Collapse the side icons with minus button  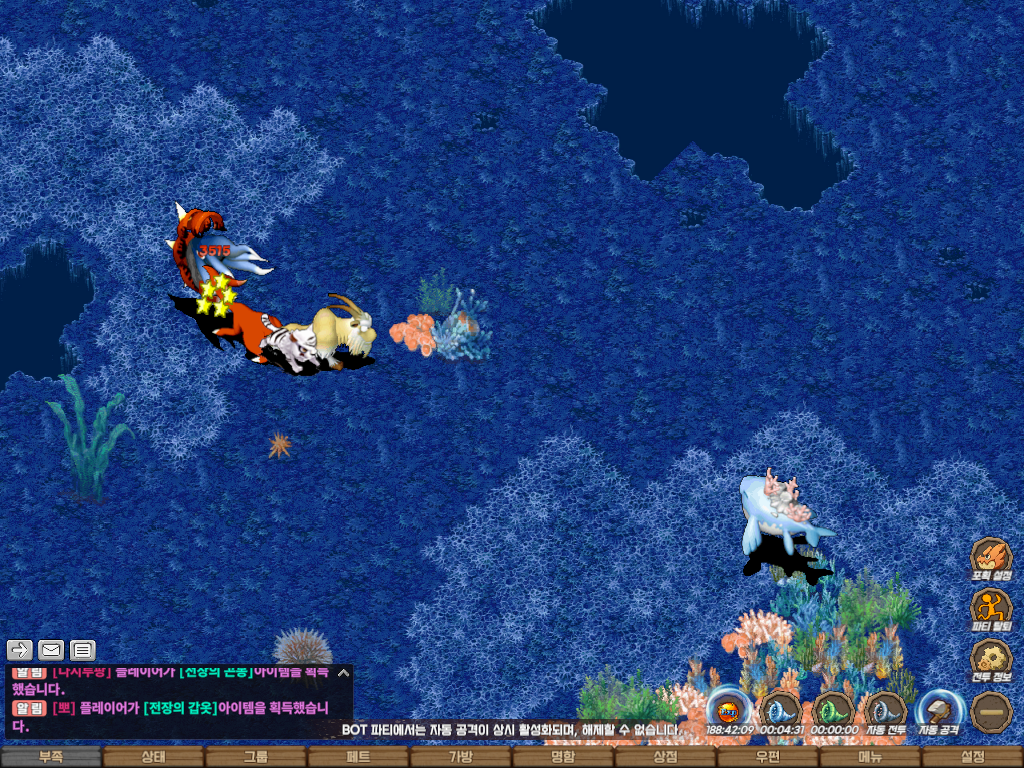click(991, 711)
